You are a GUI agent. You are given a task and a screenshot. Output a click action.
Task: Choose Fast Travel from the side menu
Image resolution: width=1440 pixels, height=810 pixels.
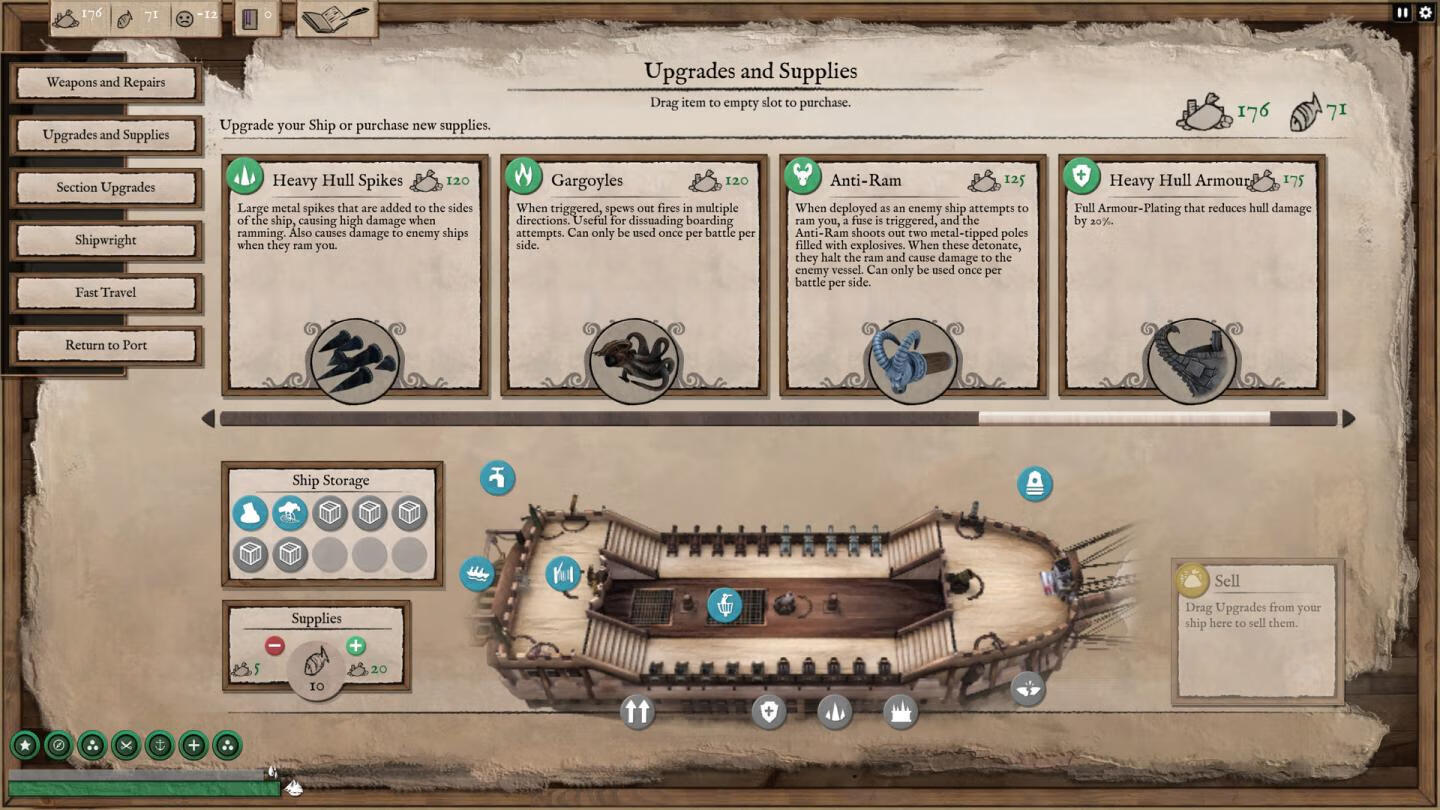point(106,293)
